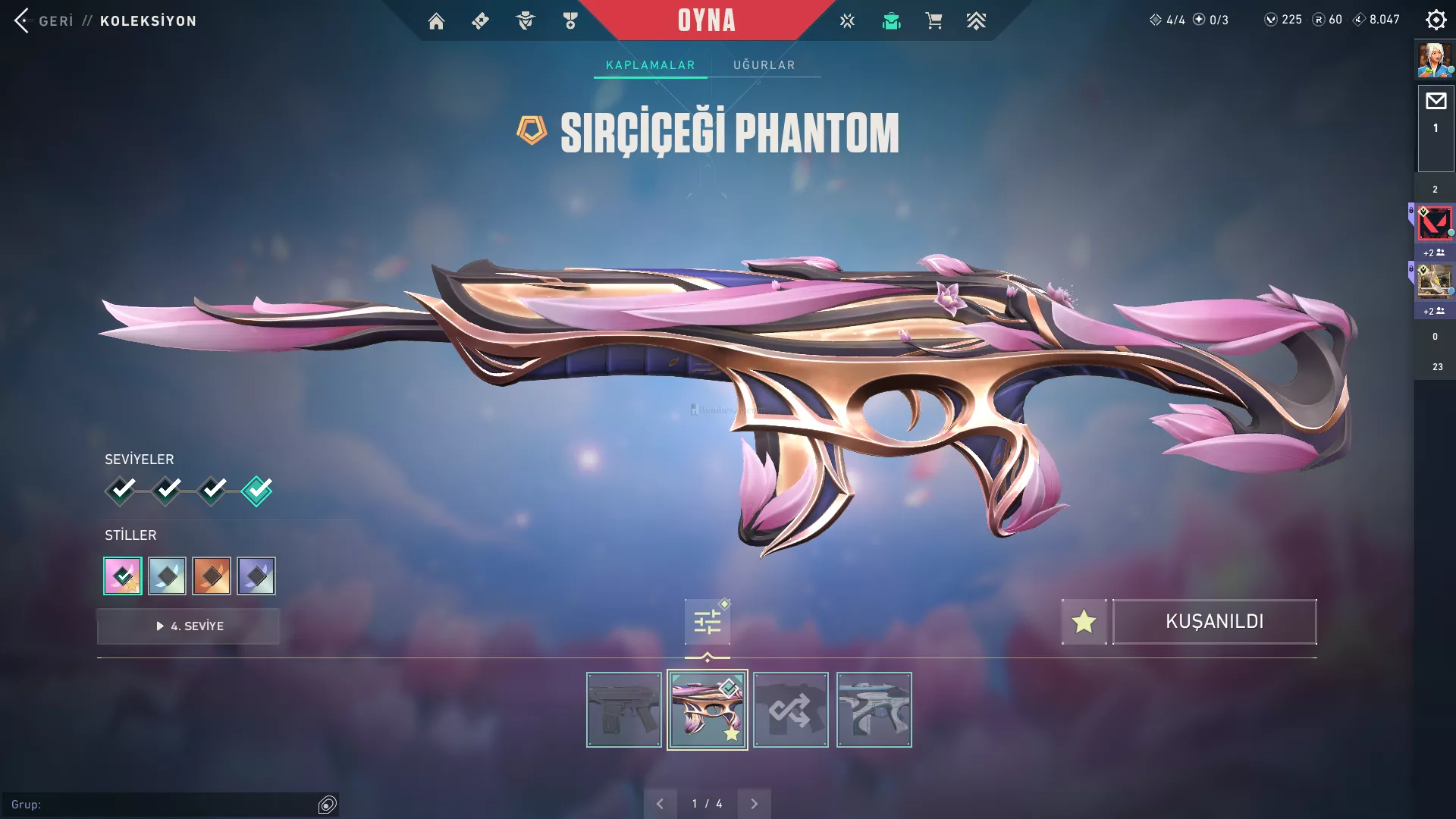Choose the purple style variant

tap(256, 576)
